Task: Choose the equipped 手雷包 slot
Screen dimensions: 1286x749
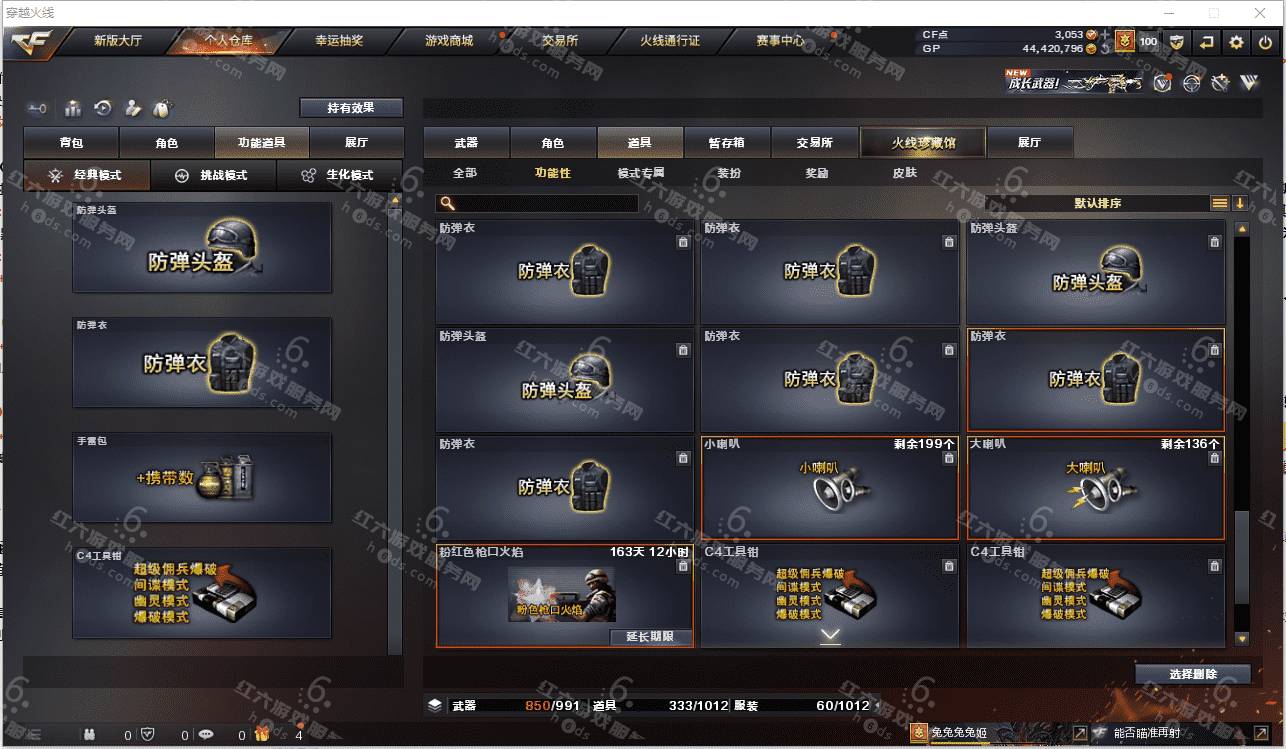Action: click(201, 477)
